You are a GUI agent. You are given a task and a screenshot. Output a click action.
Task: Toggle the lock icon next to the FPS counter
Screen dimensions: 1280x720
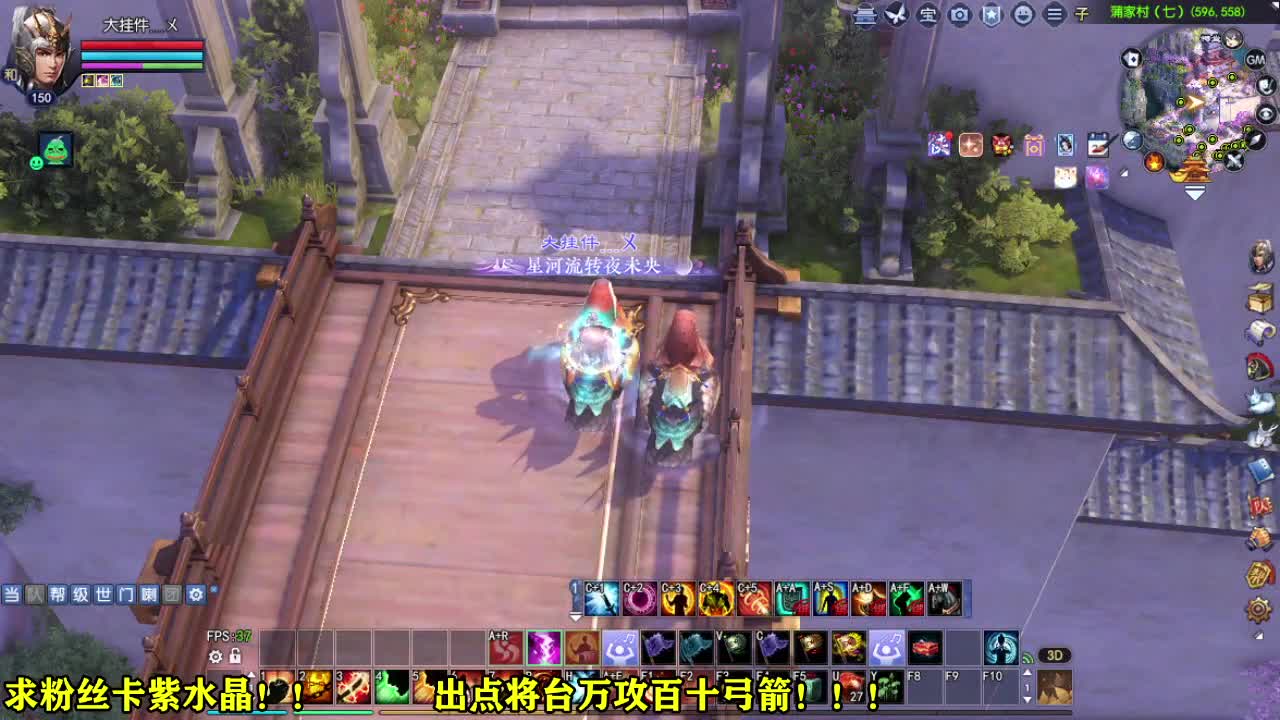[234, 657]
